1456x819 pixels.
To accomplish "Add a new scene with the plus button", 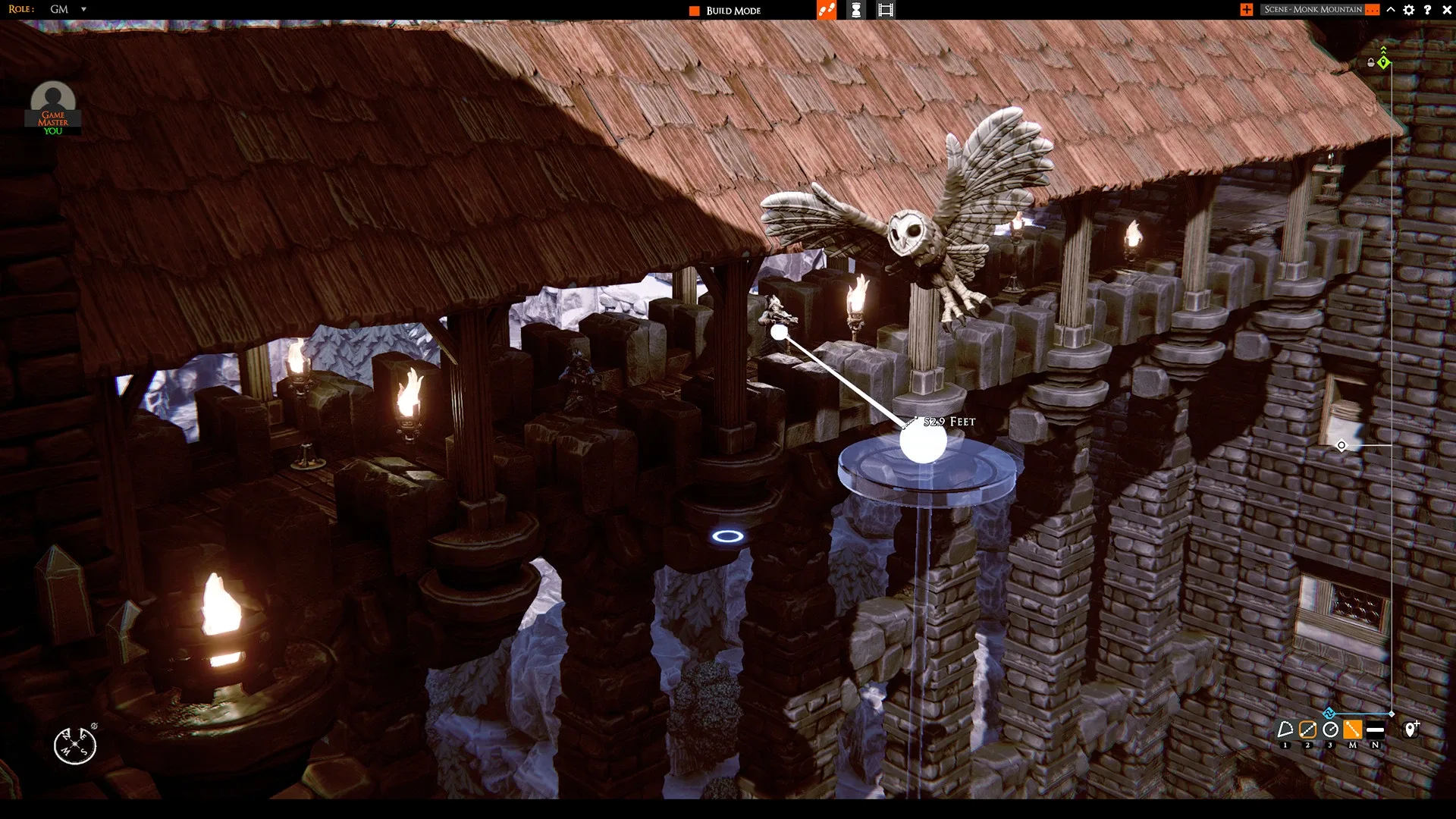I will coord(1246,9).
